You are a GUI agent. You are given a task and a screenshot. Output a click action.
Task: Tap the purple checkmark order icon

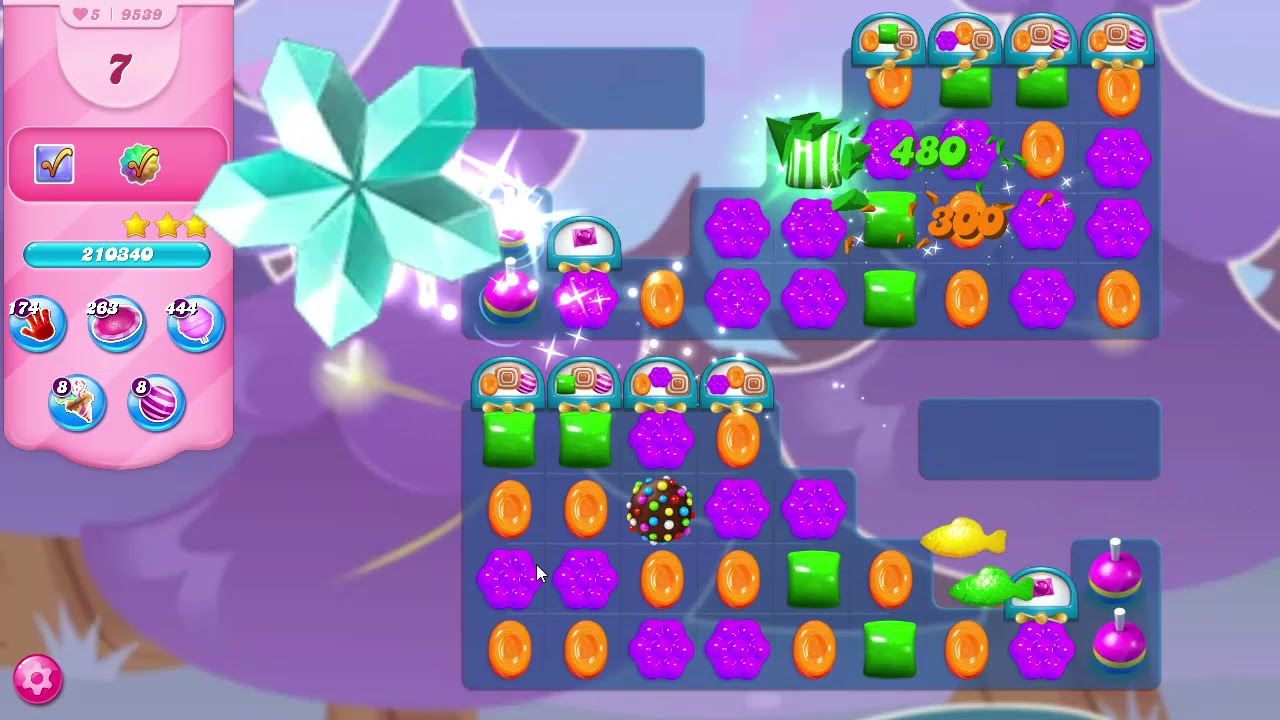[x=54, y=164]
